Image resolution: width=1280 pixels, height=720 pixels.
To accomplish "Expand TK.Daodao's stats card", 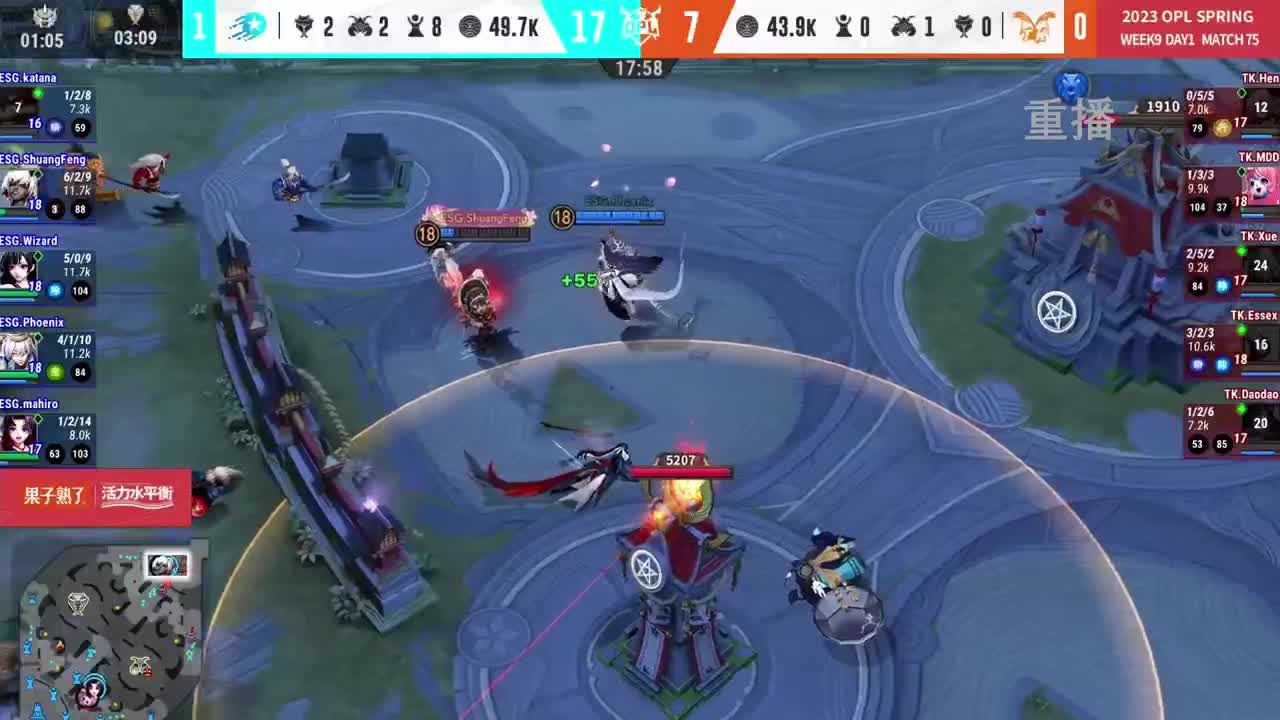I will (x=1230, y=430).
